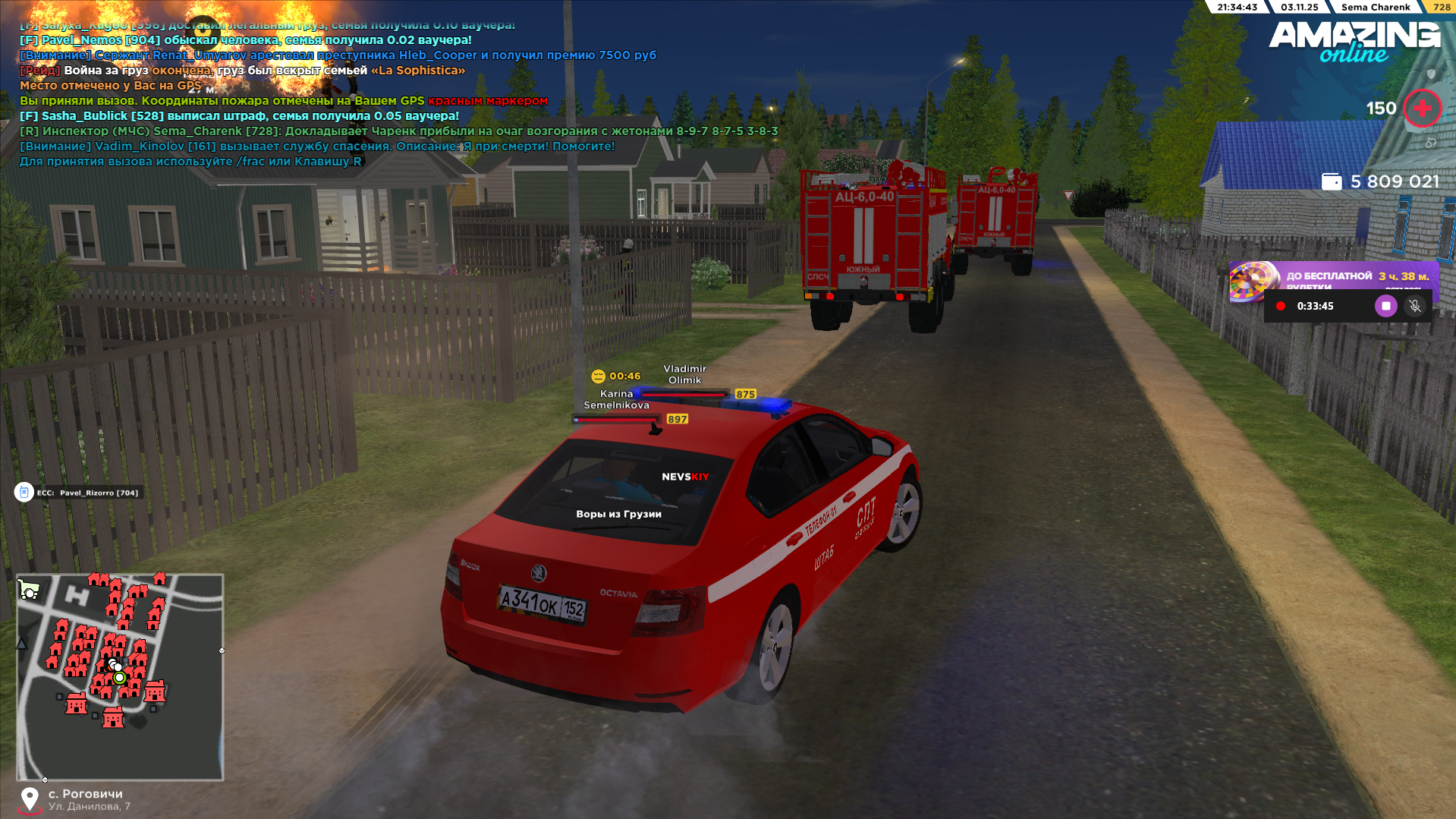1456x819 pixels.
Task: Select the shopping cart marker on minimap
Action: tap(29, 589)
